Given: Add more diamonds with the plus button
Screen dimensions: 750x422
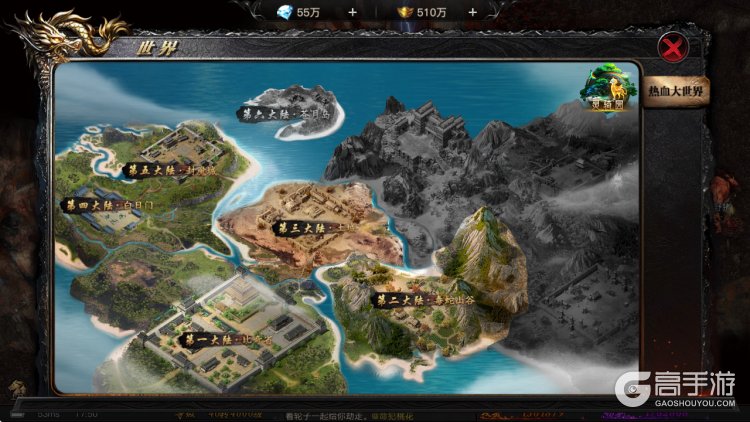Looking at the screenshot, I should 352,11.
